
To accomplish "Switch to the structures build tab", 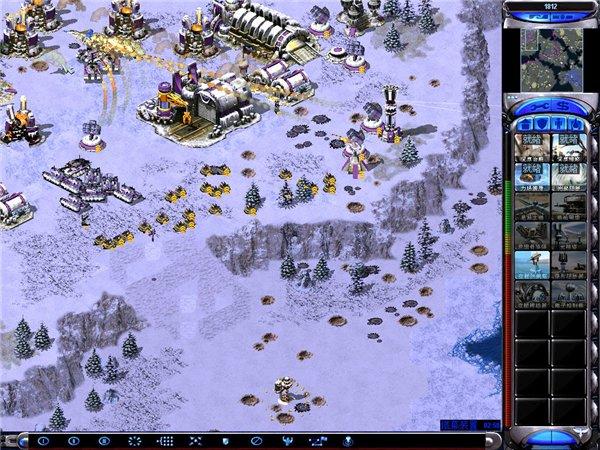I will pyautogui.click(x=523, y=123).
